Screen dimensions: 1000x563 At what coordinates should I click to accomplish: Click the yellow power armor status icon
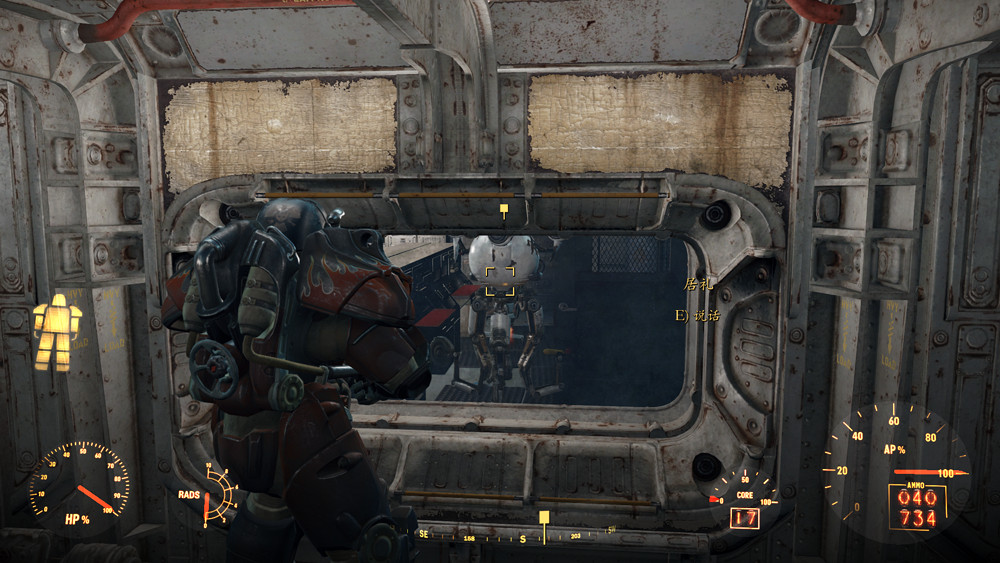(x=56, y=332)
